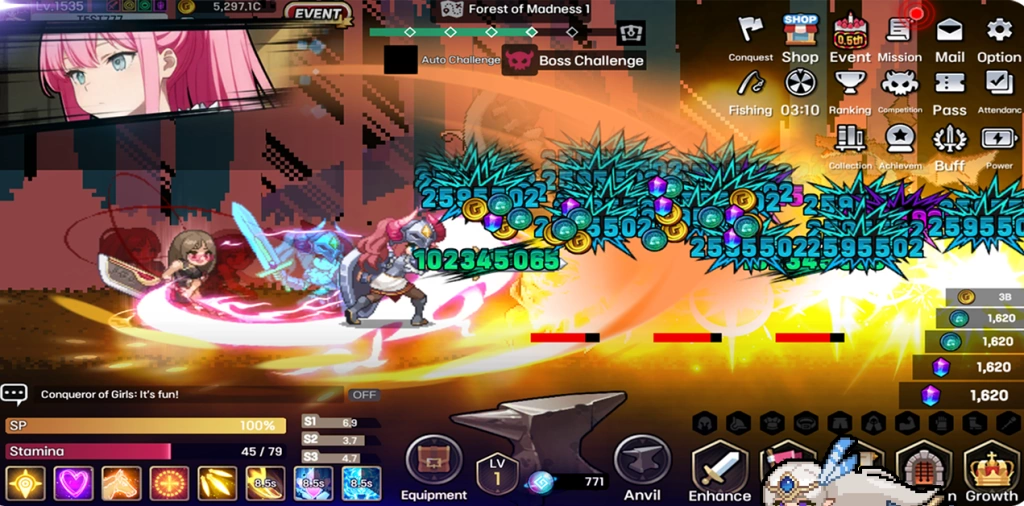Show the Ranking trophy screen

click(850, 91)
